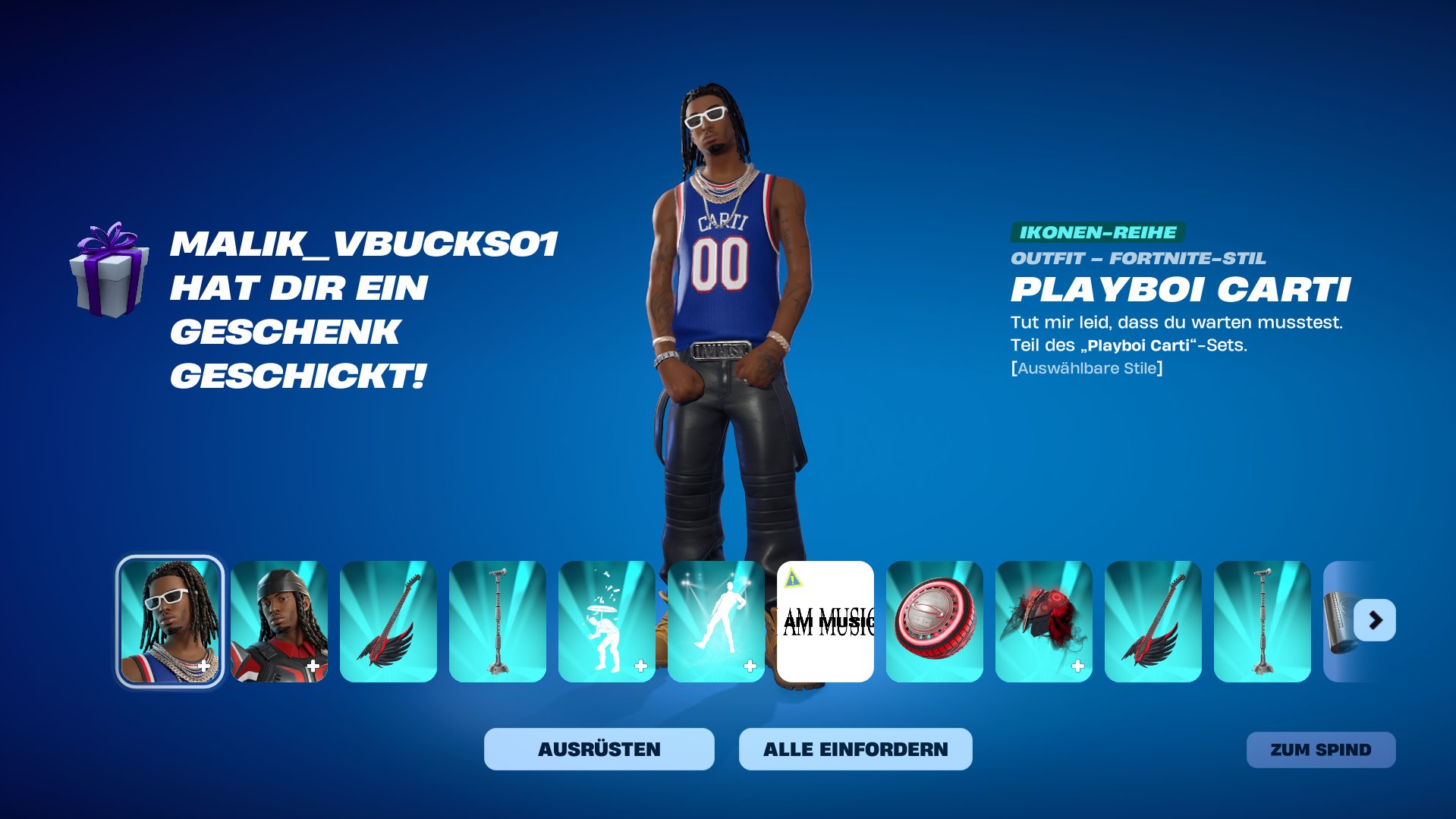Pick the spotlight dance emote tile

click(x=715, y=621)
